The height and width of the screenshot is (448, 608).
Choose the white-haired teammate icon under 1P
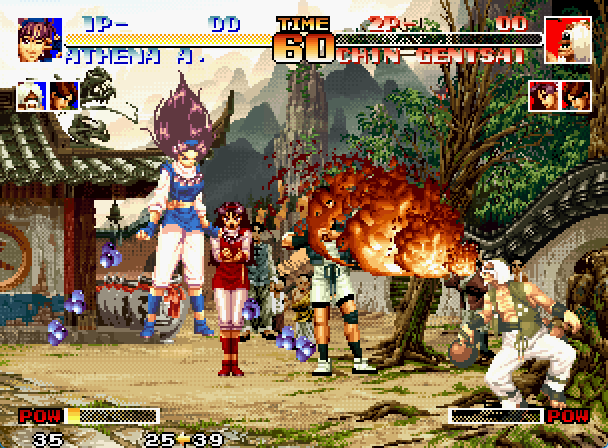point(32,96)
